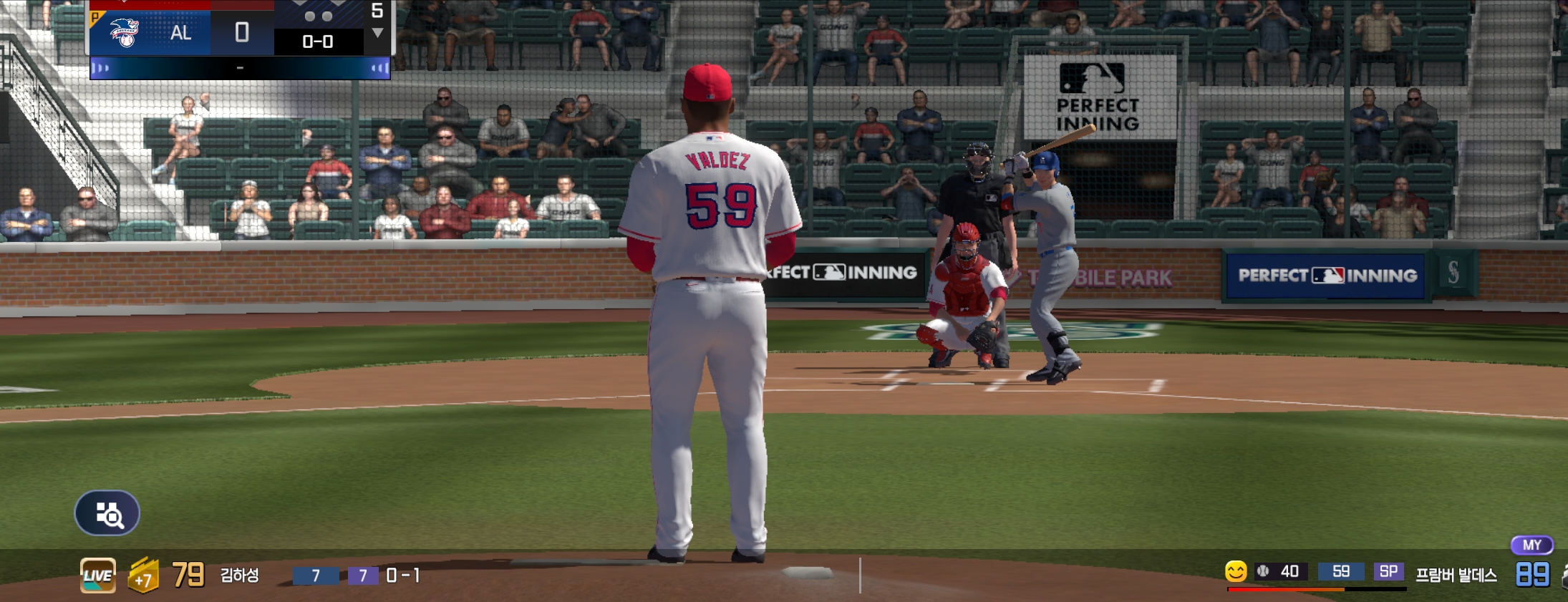Tap the gold +7 upgrade badge
This screenshot has height=602, width=1568.
pos(143,576)
